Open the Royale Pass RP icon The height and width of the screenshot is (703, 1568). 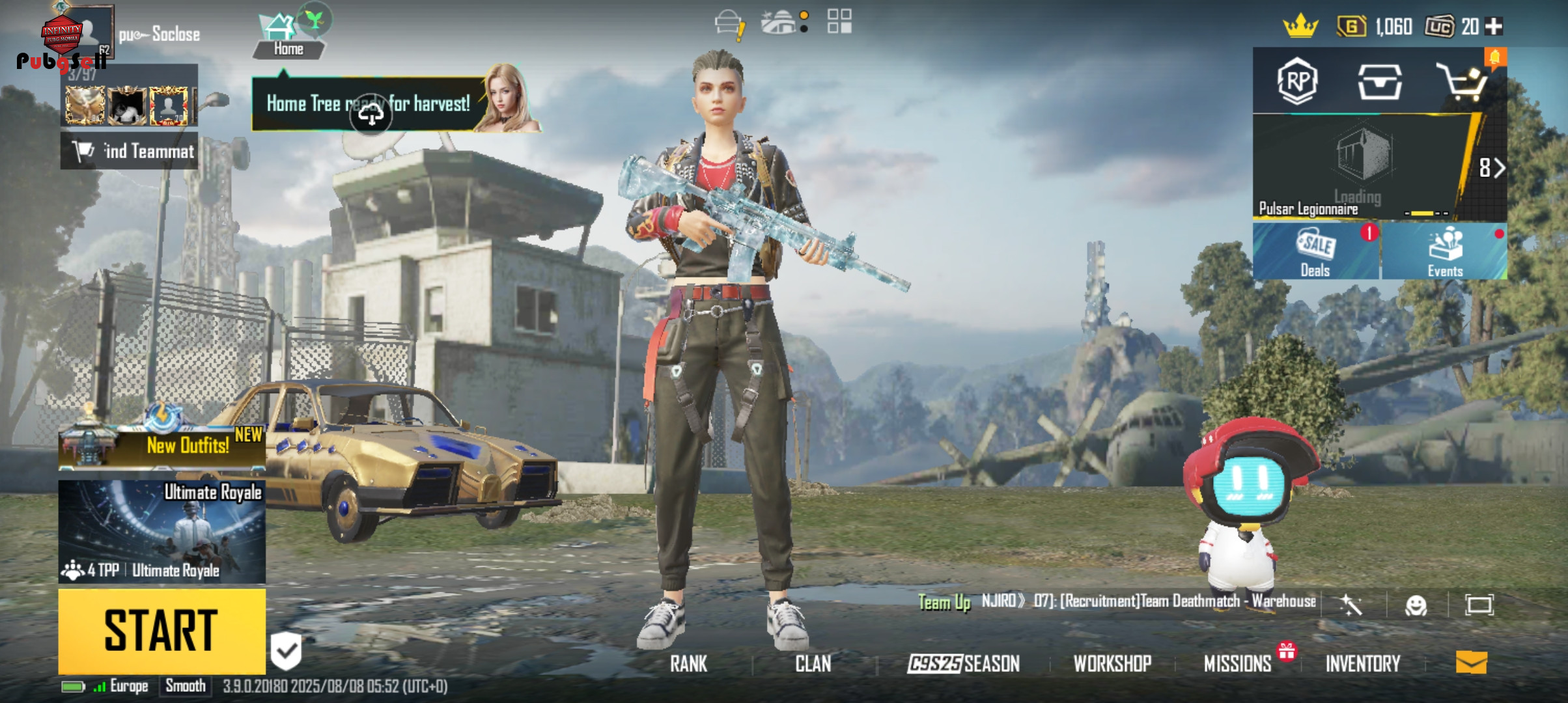[x=1296, y=82]
